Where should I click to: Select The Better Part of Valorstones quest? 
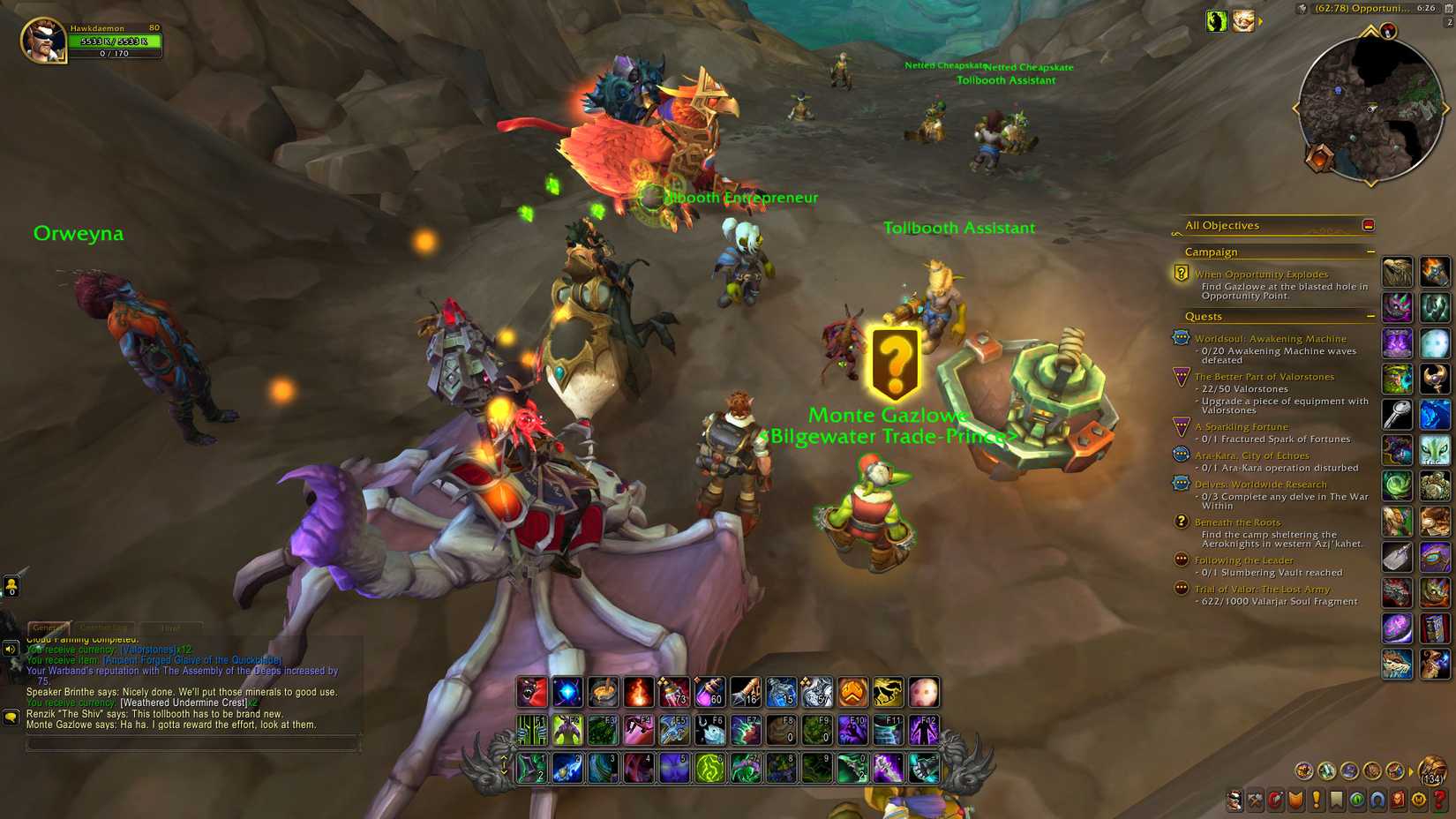pos(1265,377)
